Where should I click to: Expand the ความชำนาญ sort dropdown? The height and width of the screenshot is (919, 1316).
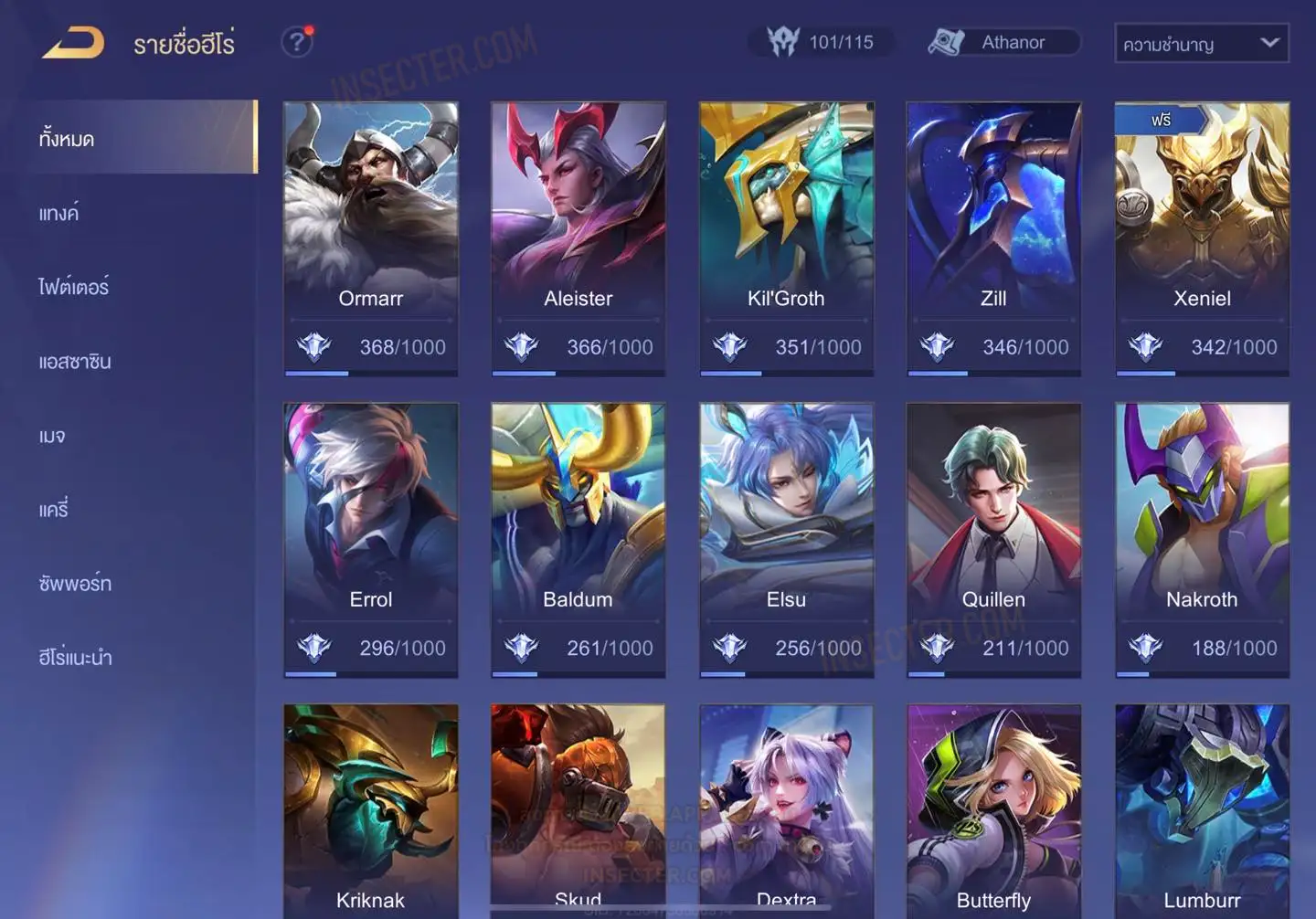[1201, 43]
